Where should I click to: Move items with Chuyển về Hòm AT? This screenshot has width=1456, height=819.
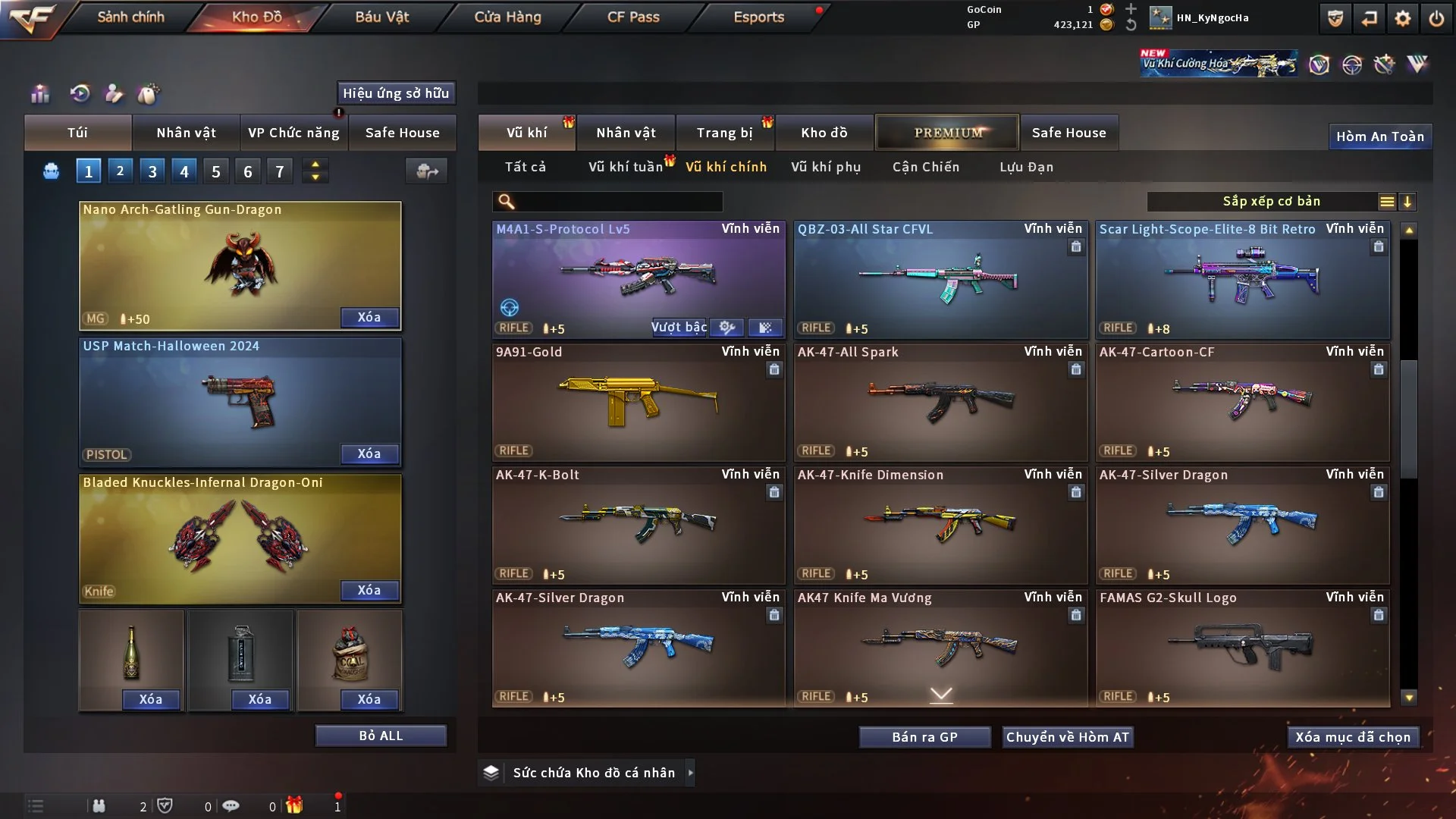pos(1068,737)
